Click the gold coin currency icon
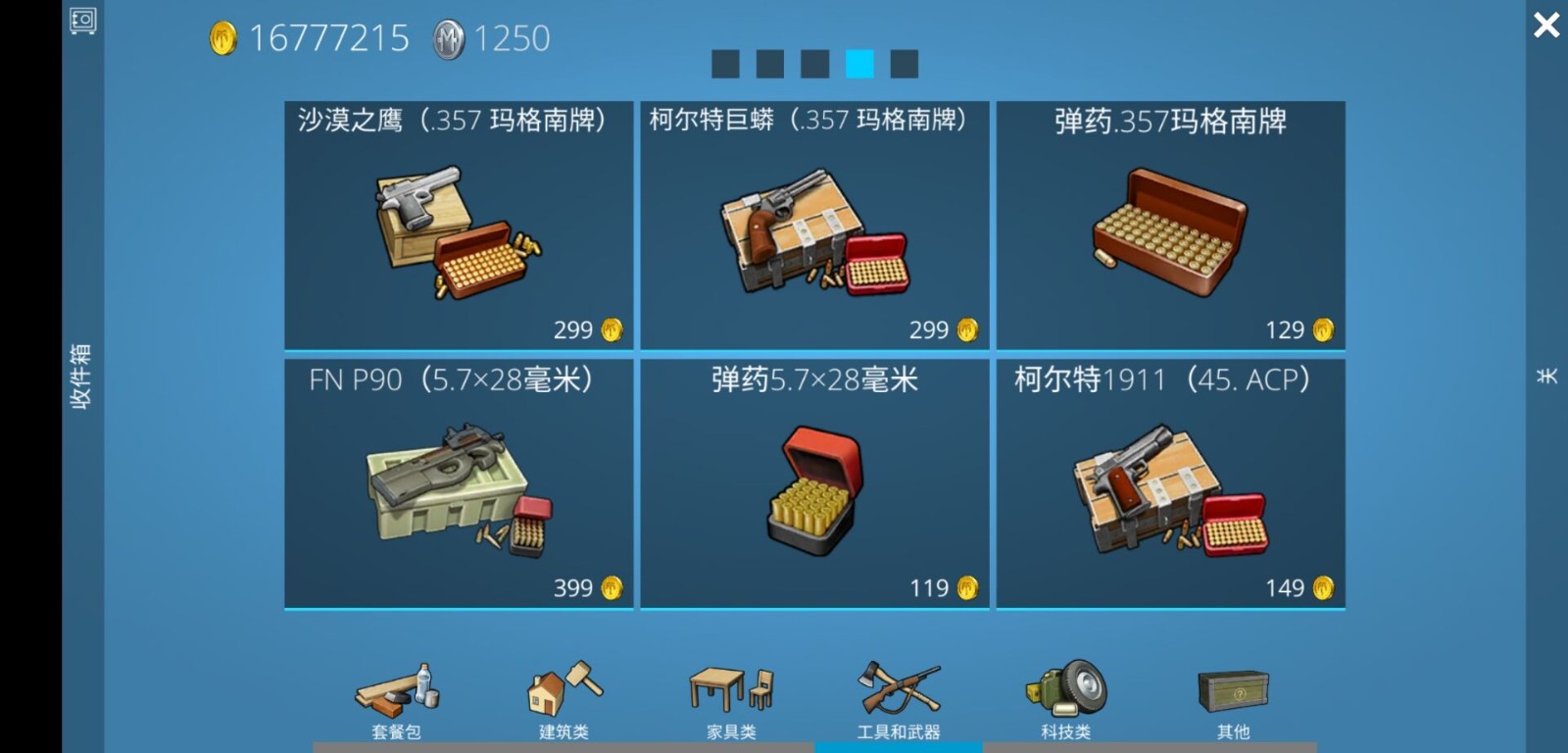1568x753 pixels. click(223, 37)
